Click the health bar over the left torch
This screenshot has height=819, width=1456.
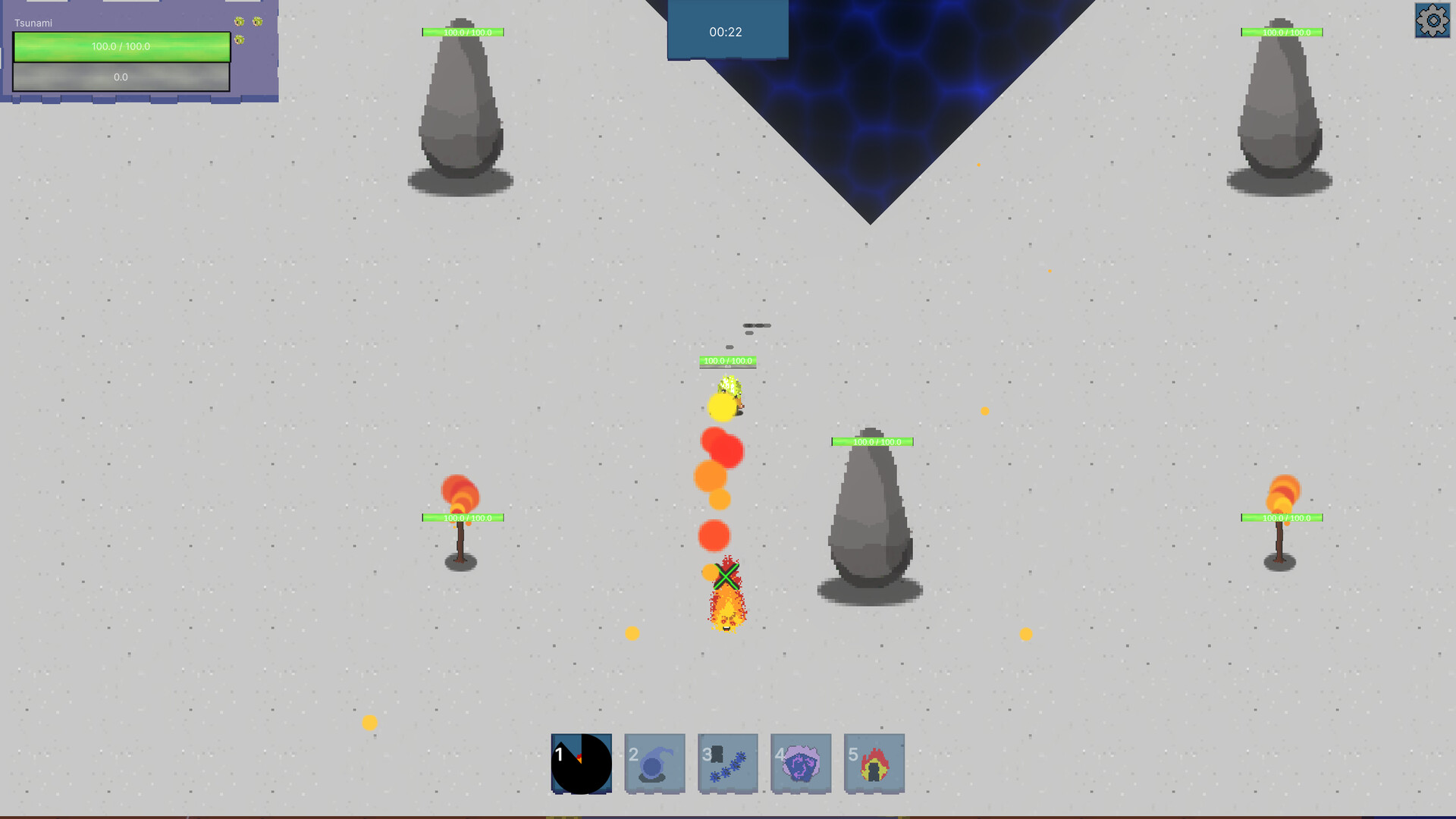(462, 518)
